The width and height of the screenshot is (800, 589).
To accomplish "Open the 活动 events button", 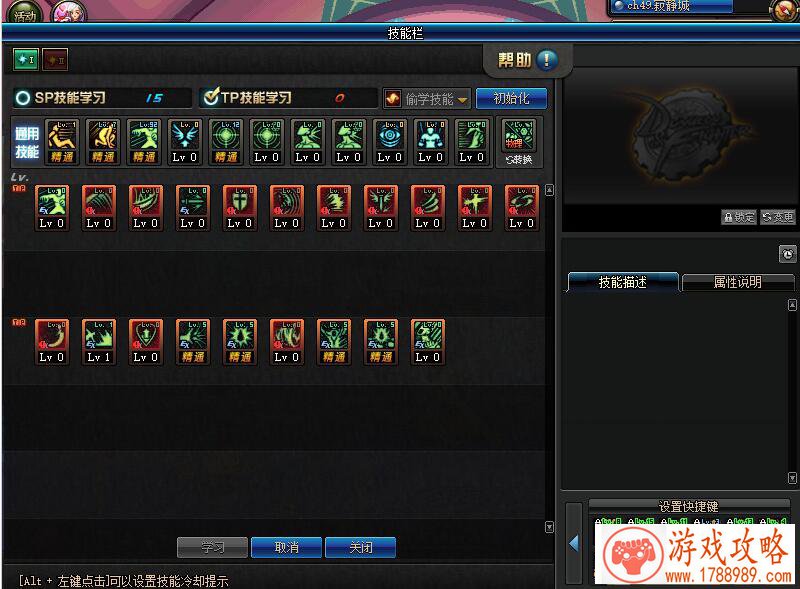I will 24,13.
